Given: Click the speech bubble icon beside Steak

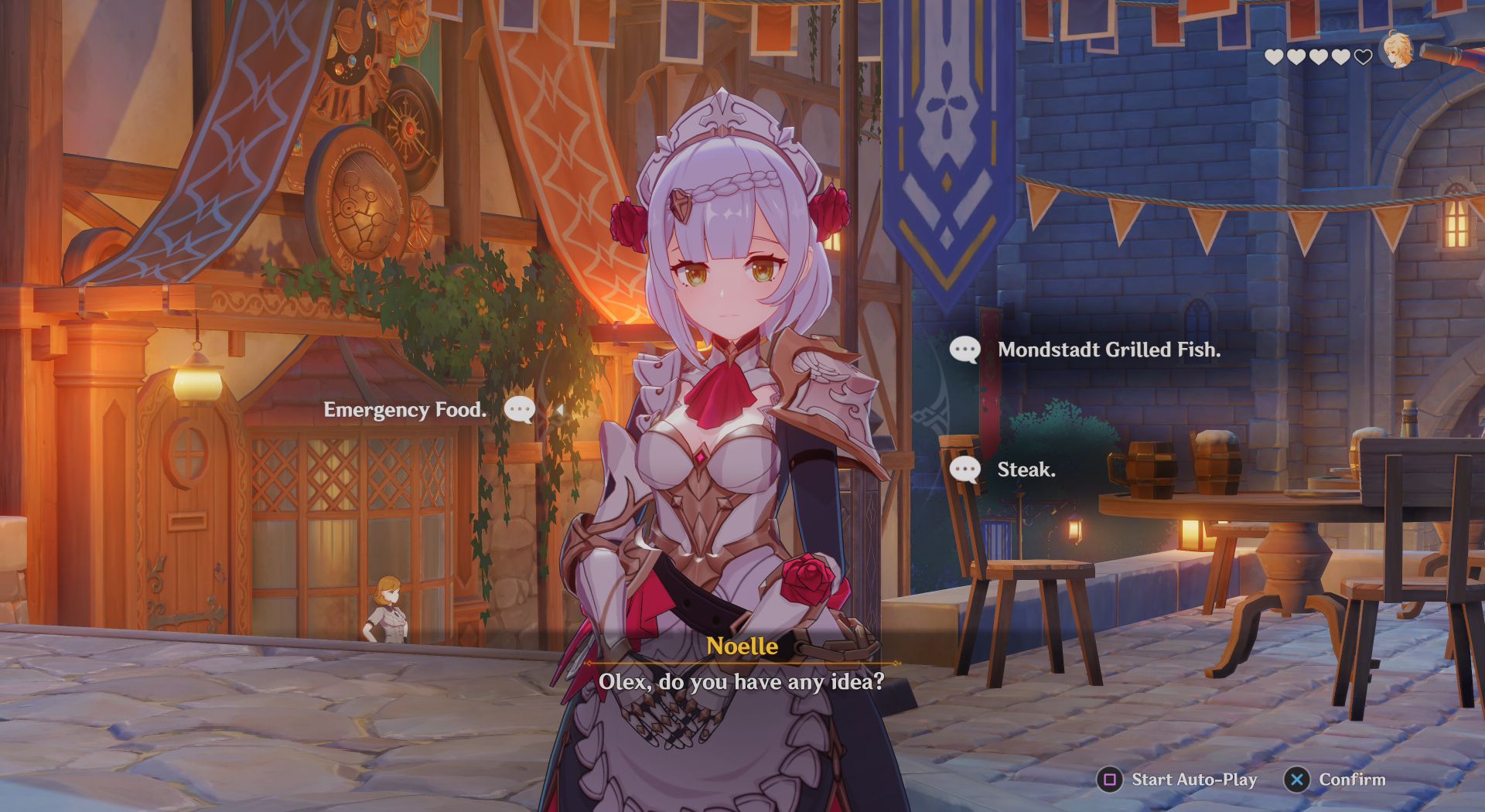Looking at the screenshot, I should tap(964, 469).
